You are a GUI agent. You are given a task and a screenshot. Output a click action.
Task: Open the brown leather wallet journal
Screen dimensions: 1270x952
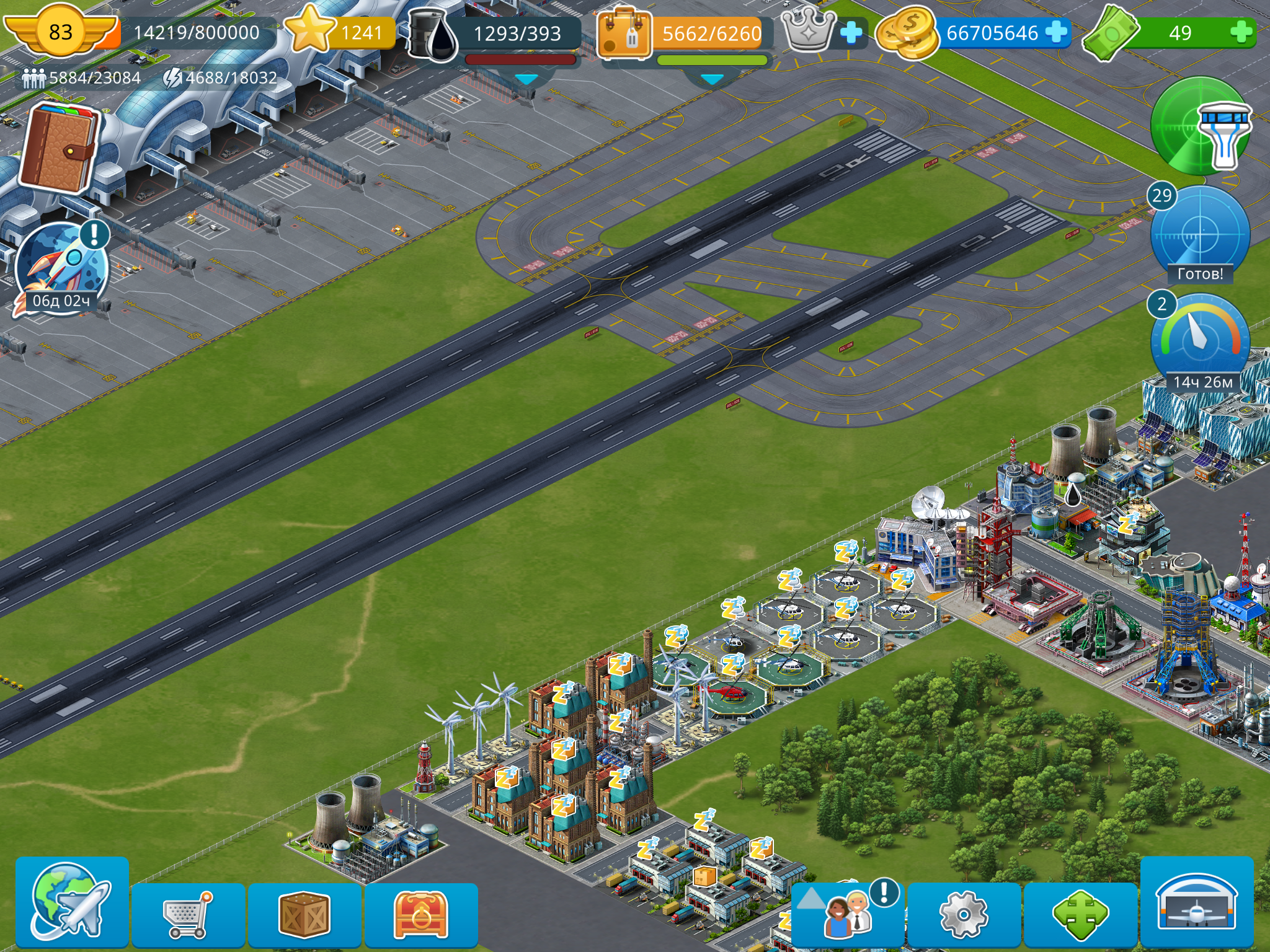(59, 148)
